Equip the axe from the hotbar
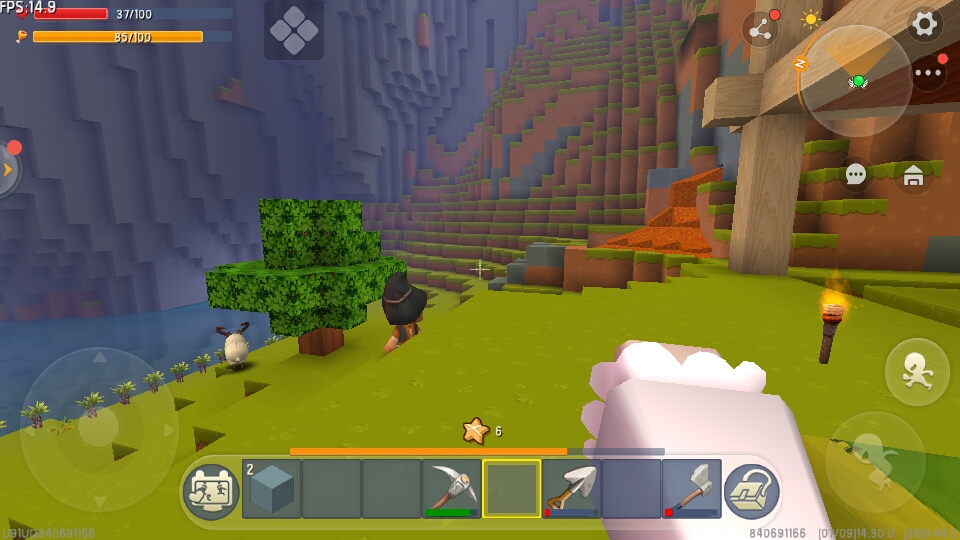Screen dimensions: 960x540 tap(691, 488)
